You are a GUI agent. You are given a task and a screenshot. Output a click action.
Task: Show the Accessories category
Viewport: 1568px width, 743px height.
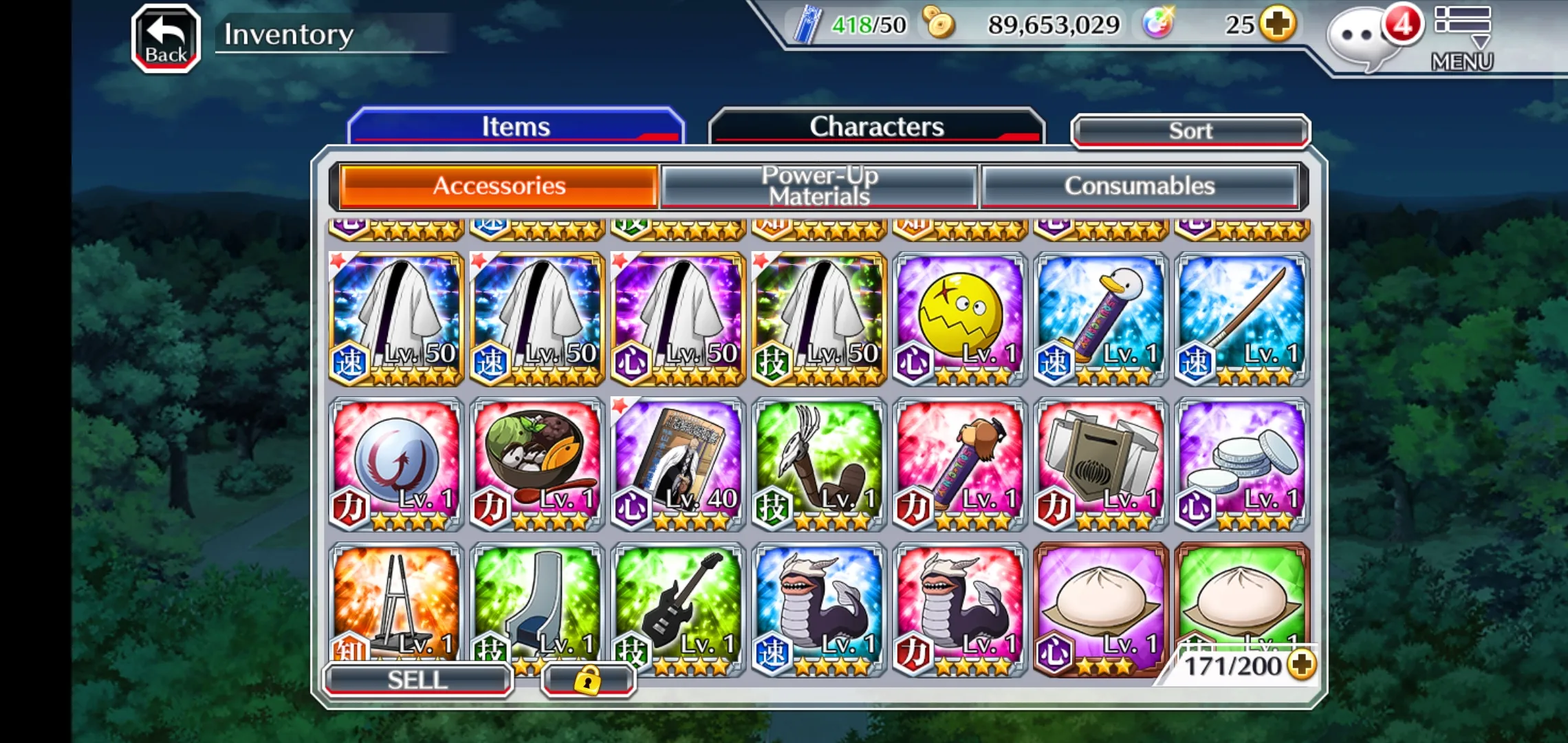[x=499, y=186]
